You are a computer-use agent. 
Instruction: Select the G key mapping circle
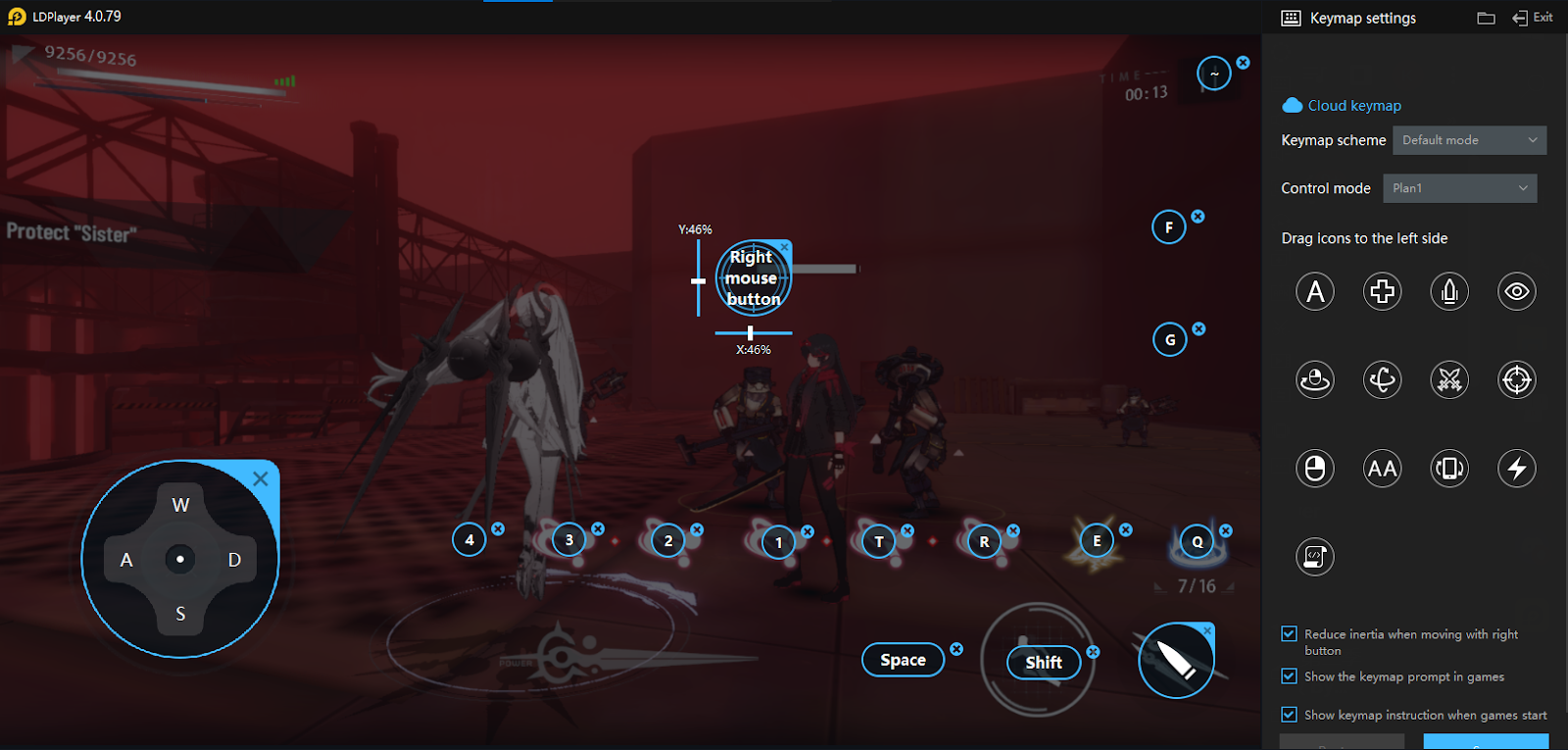pos(1170,340)
